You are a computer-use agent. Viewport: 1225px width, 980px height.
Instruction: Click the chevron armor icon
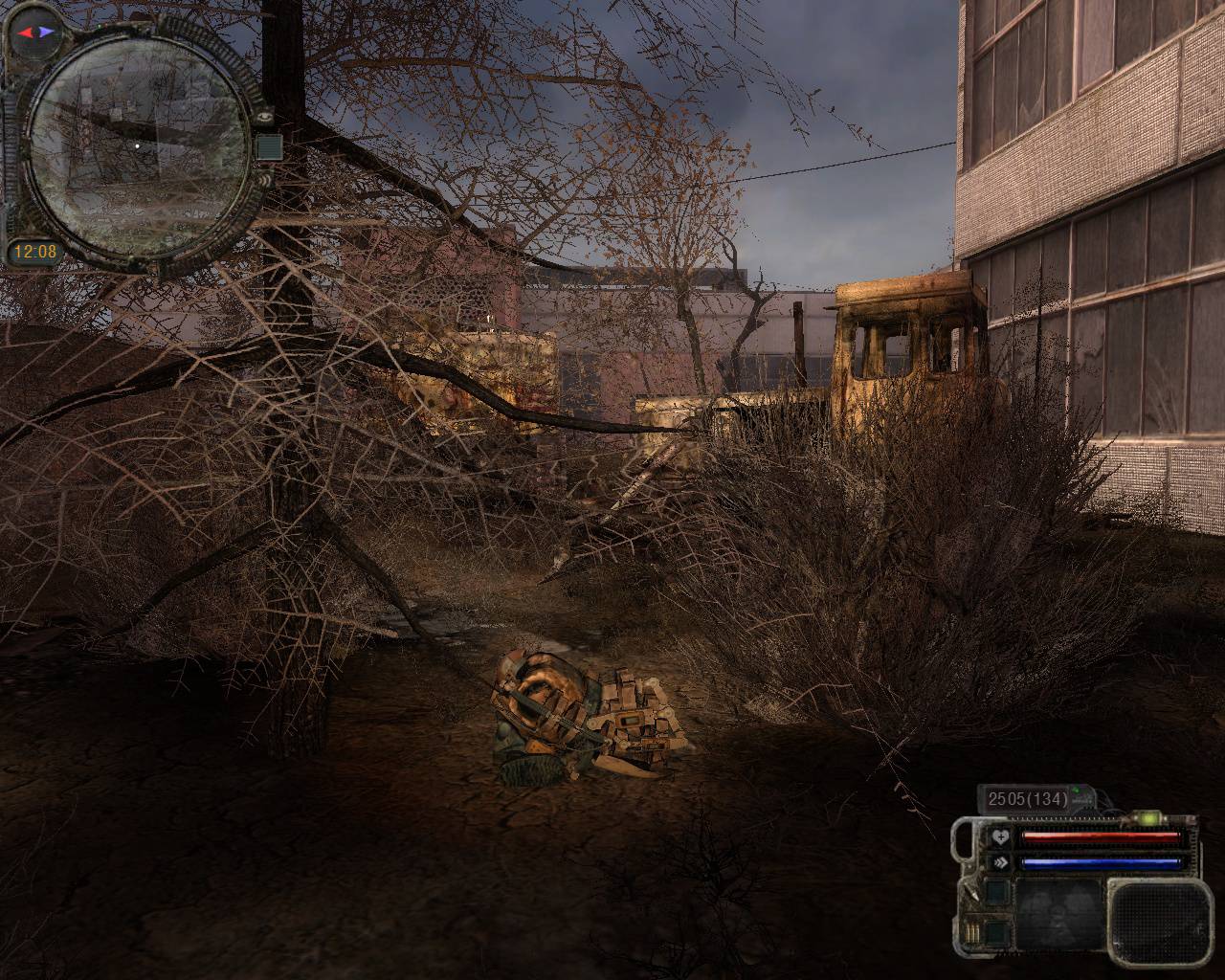coord(1001,861)
